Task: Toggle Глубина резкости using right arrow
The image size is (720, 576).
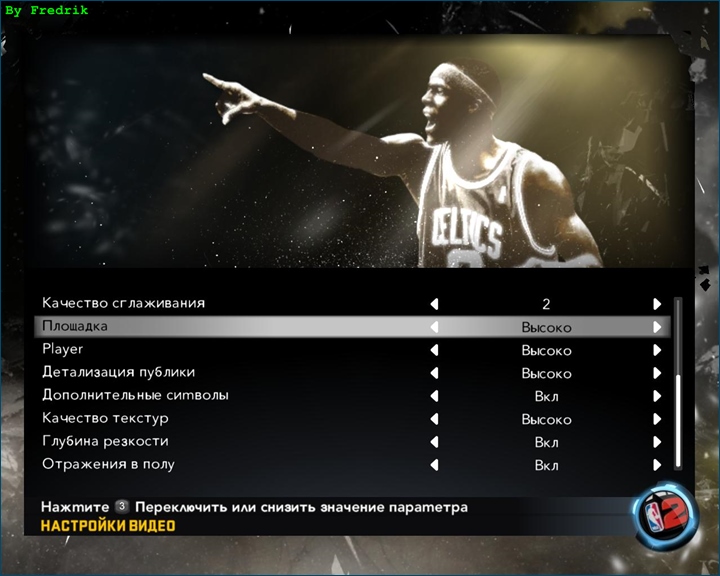Action: point(657,442)
